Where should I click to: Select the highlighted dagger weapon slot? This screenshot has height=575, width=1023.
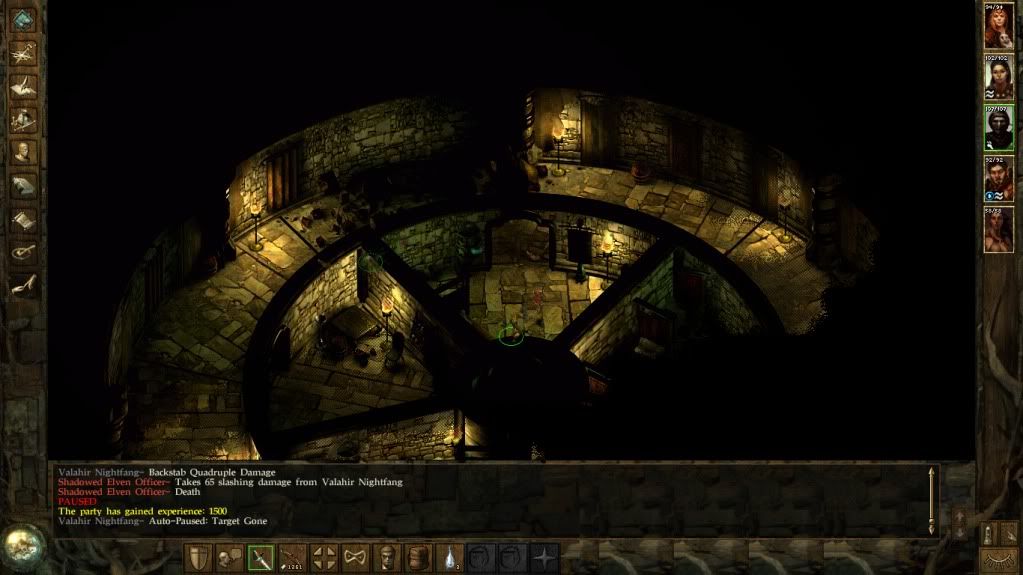pyautogui.click(x=261, y=558)
